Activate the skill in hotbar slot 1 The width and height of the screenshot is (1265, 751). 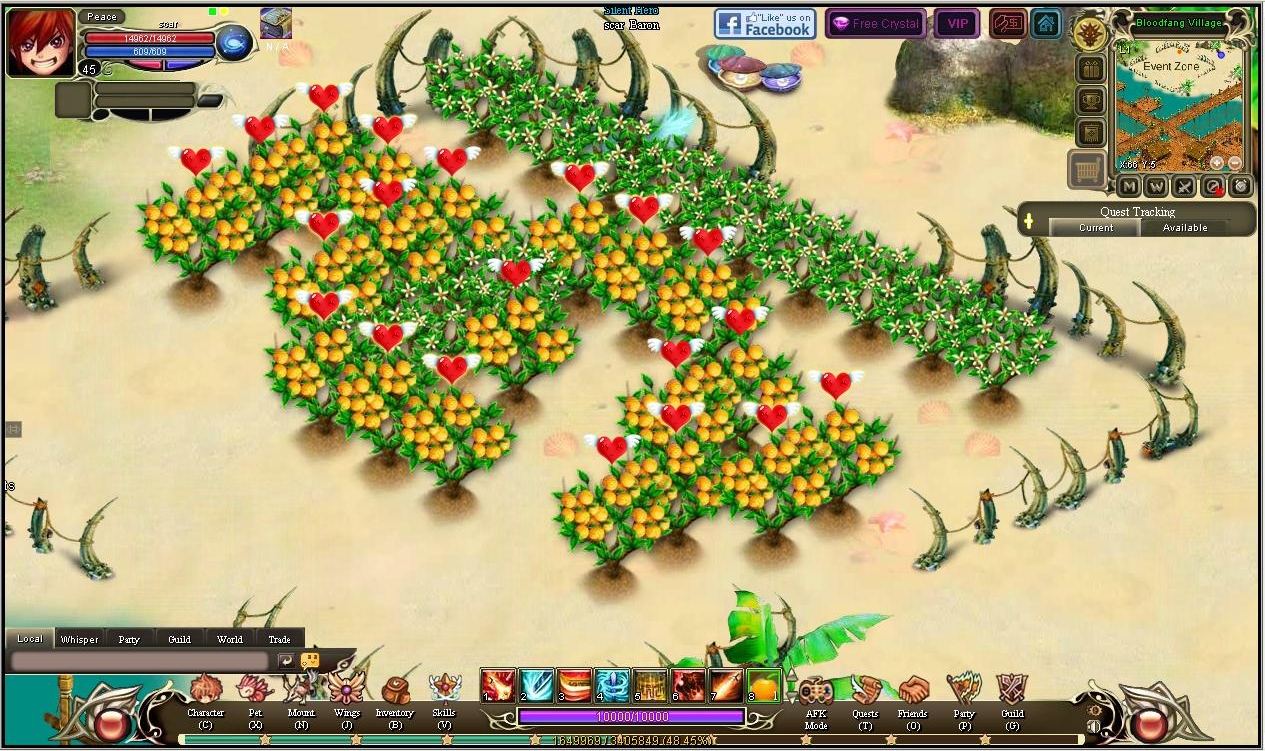pyautogui.click(x=498, y=685)
